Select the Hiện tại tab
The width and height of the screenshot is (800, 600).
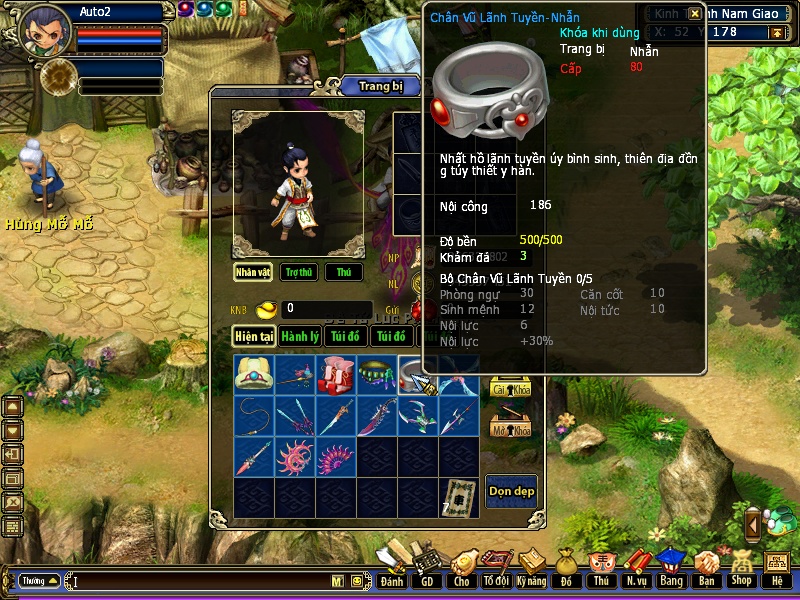(254, 337)
